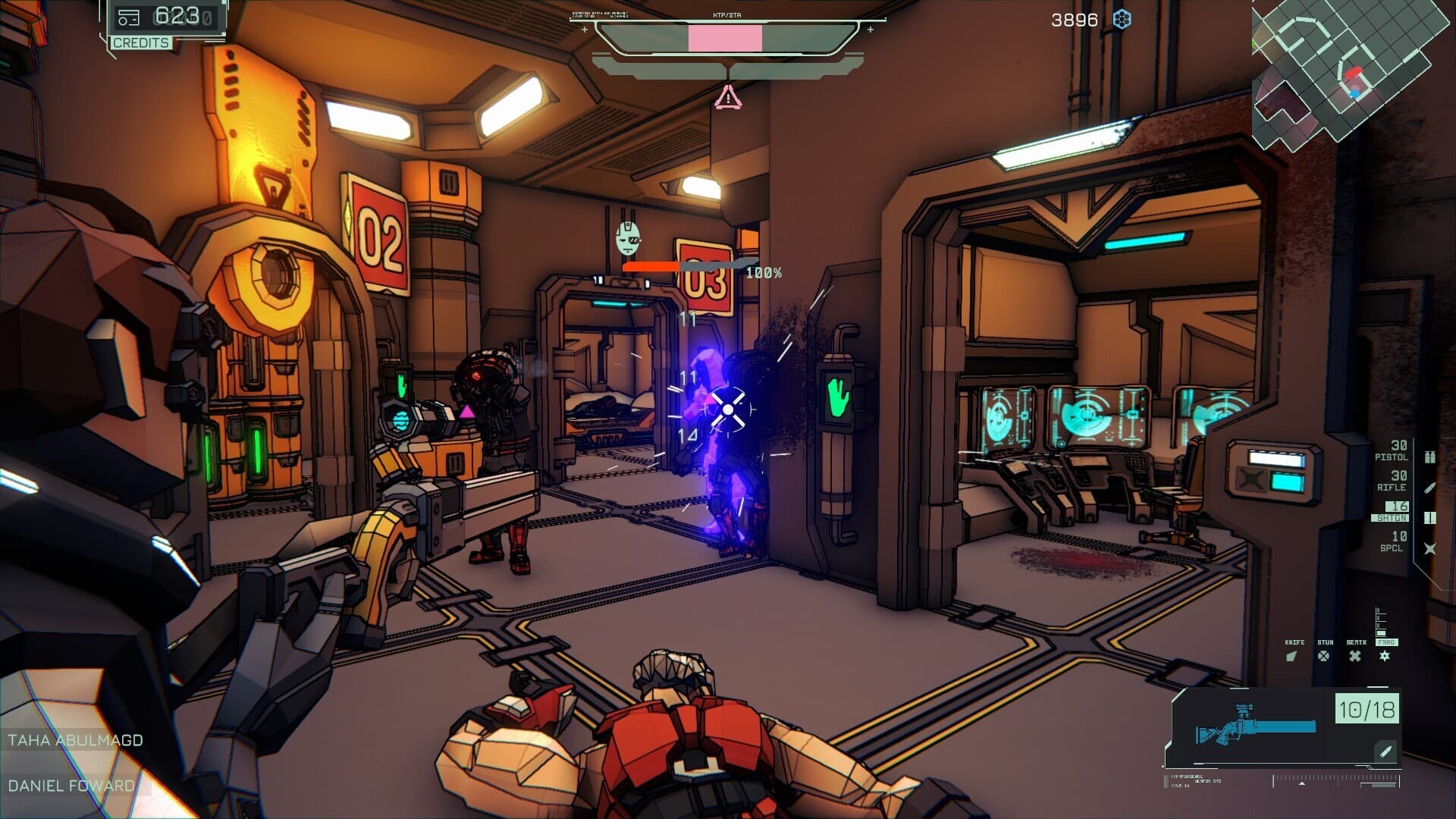The height and width of the screenshot is (819, 1456).
Task: Select teammate Taha Abulmagd's name
Action: [75, 740]
